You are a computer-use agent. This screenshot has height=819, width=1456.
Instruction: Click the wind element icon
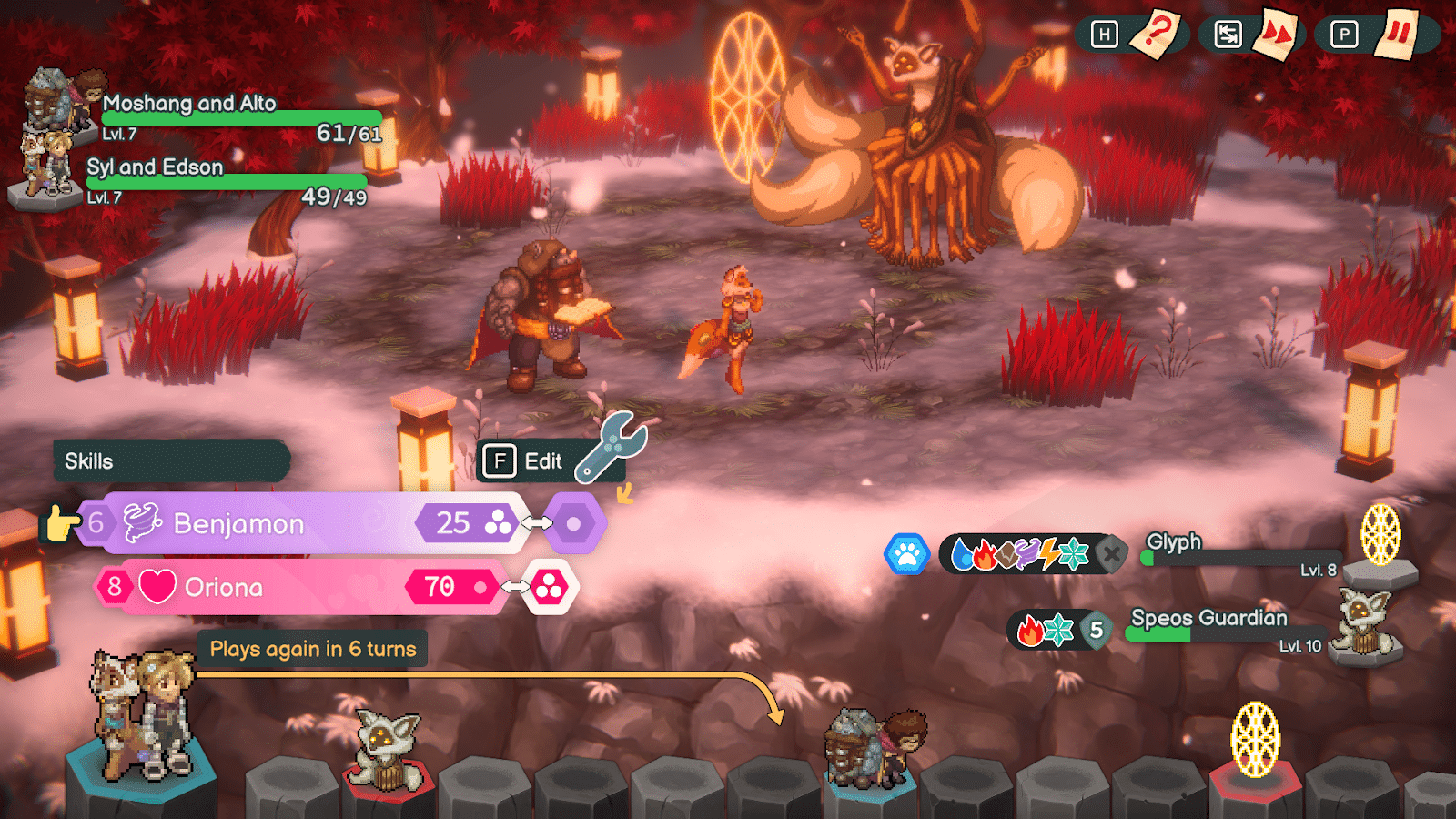click(x=1026, y=552)
